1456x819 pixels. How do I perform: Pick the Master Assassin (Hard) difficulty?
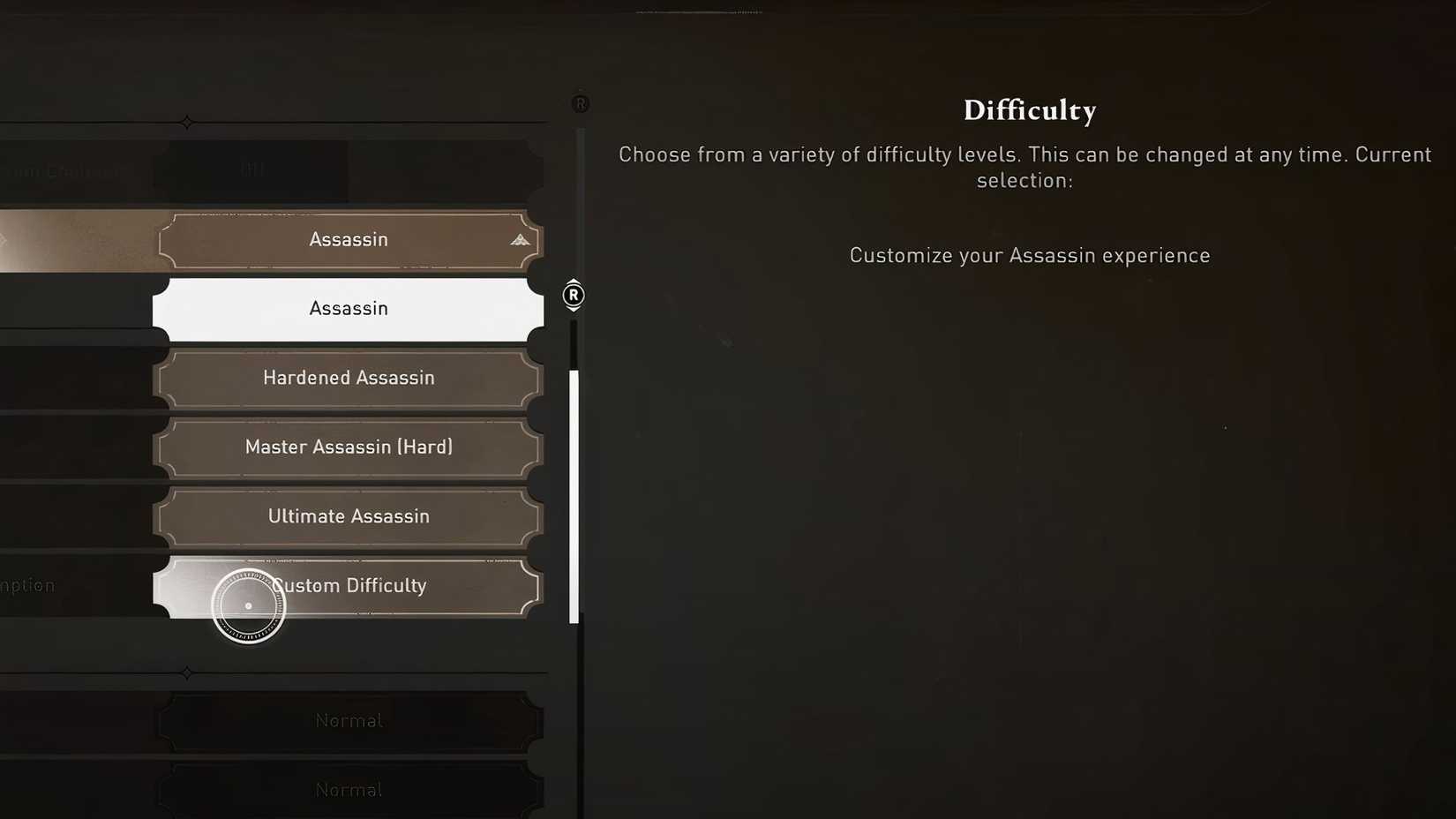pyautogui.click(x=349, y=447)
